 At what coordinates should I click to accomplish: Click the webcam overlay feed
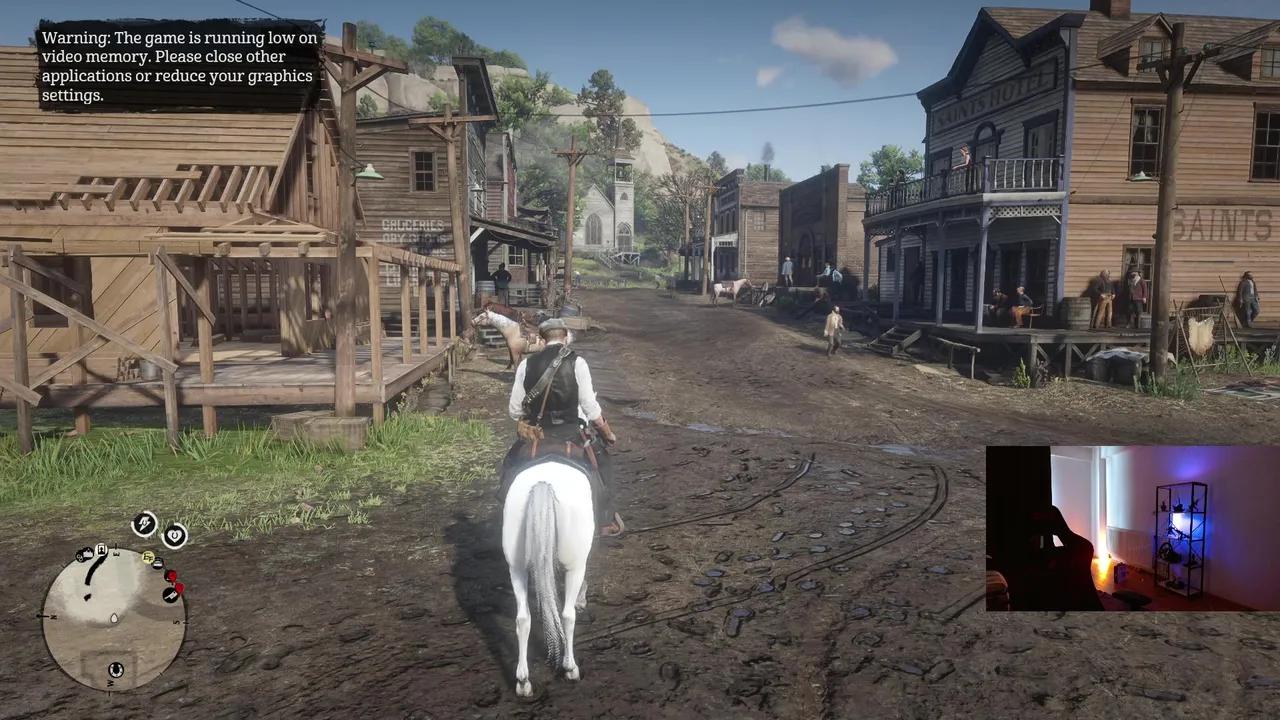pos(1132,528)
